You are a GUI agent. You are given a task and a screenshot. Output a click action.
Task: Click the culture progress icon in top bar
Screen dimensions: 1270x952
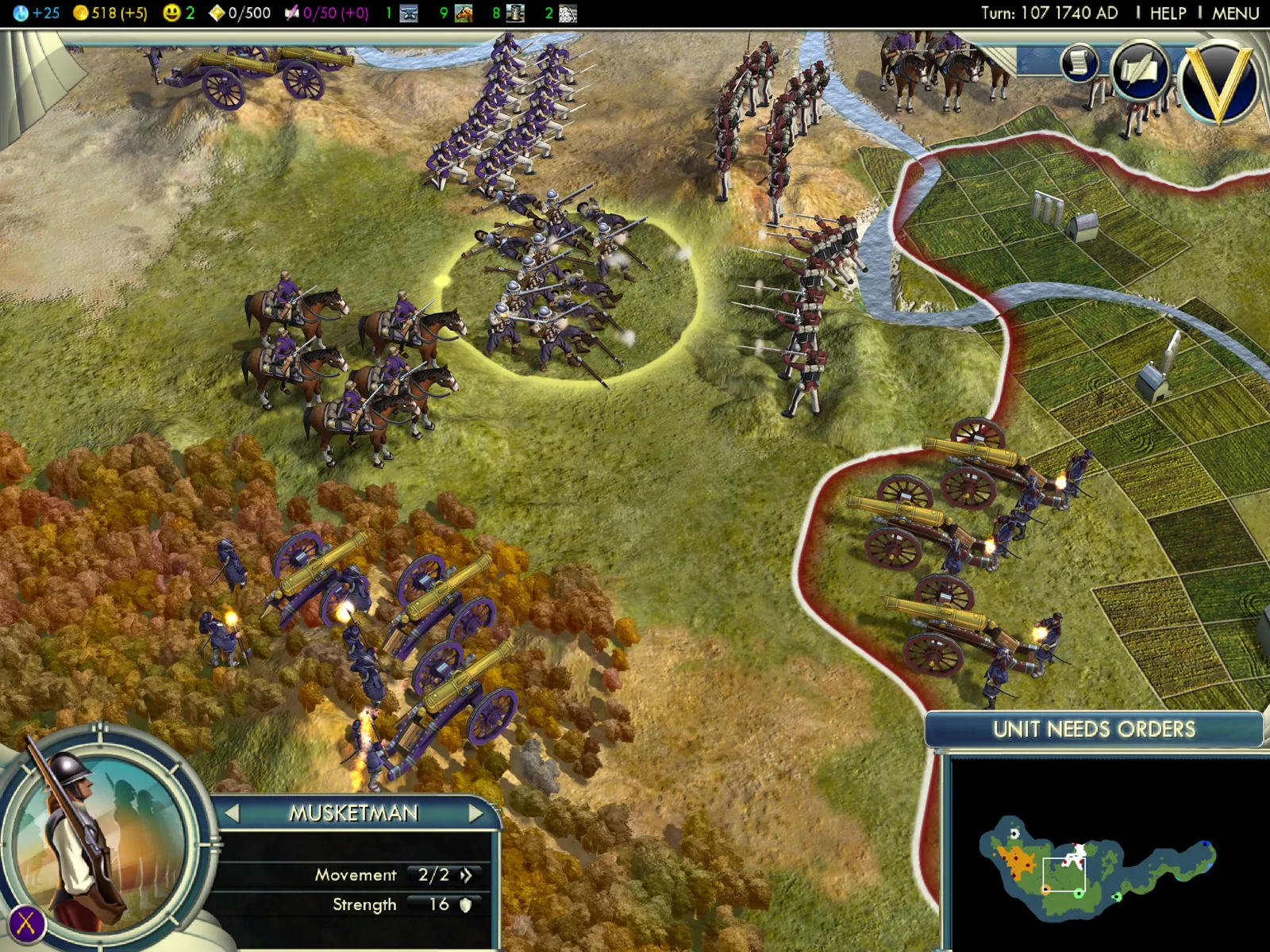(292, 13)
